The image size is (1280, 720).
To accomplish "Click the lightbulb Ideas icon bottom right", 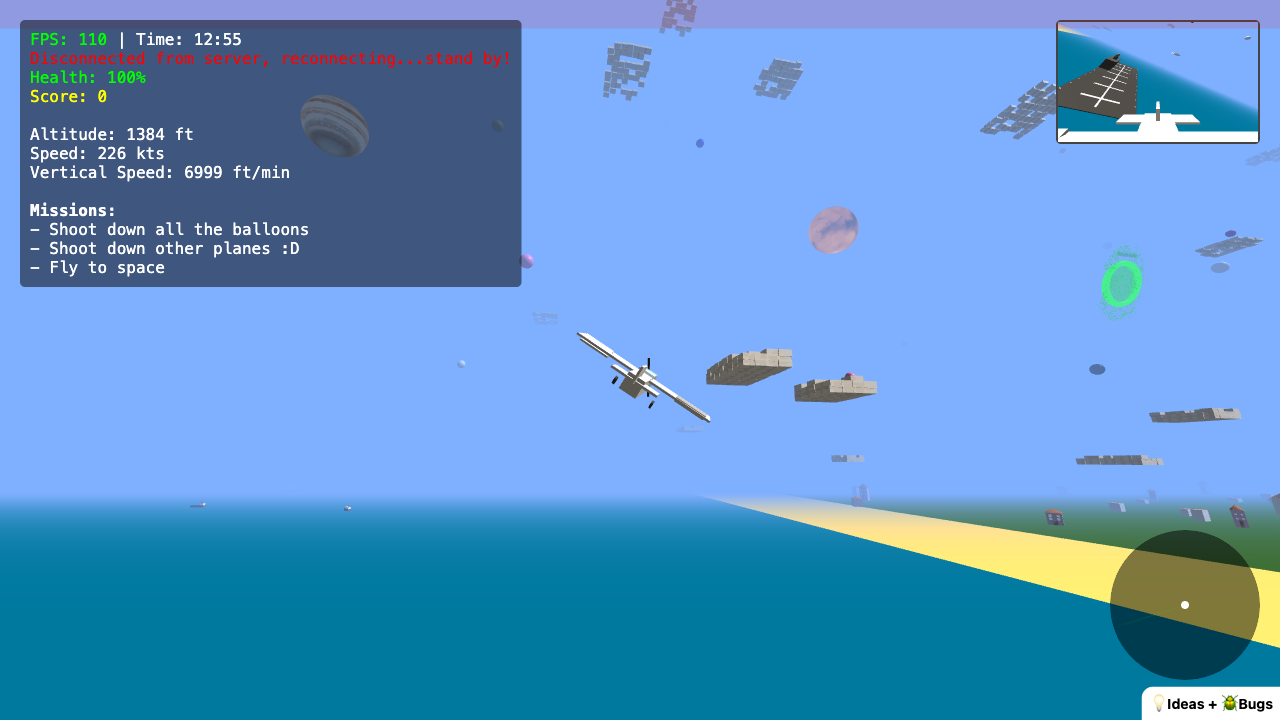I will pyautogui.click(x=1158, y=703).
